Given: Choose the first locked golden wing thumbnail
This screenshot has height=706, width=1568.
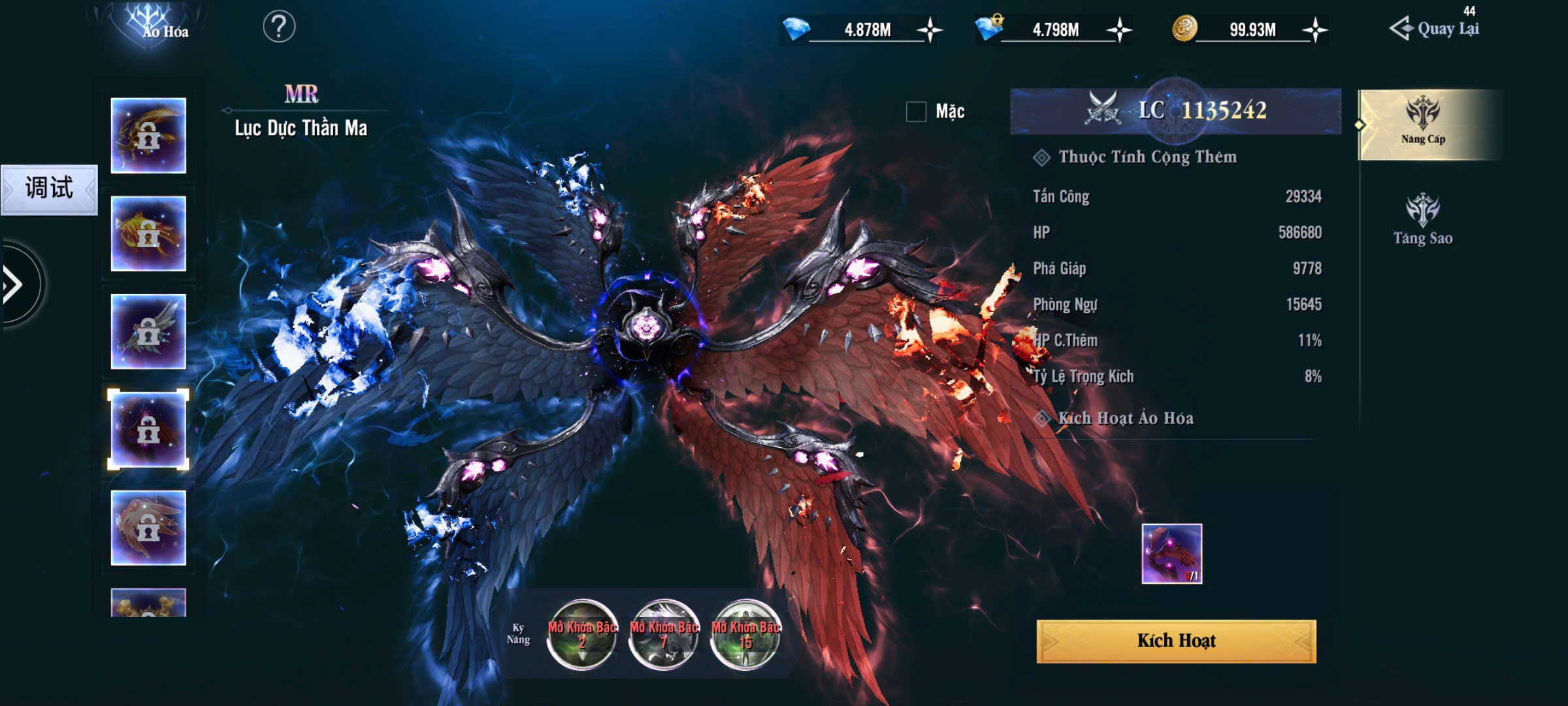Looking at the screenshot, I should (148, 135).
